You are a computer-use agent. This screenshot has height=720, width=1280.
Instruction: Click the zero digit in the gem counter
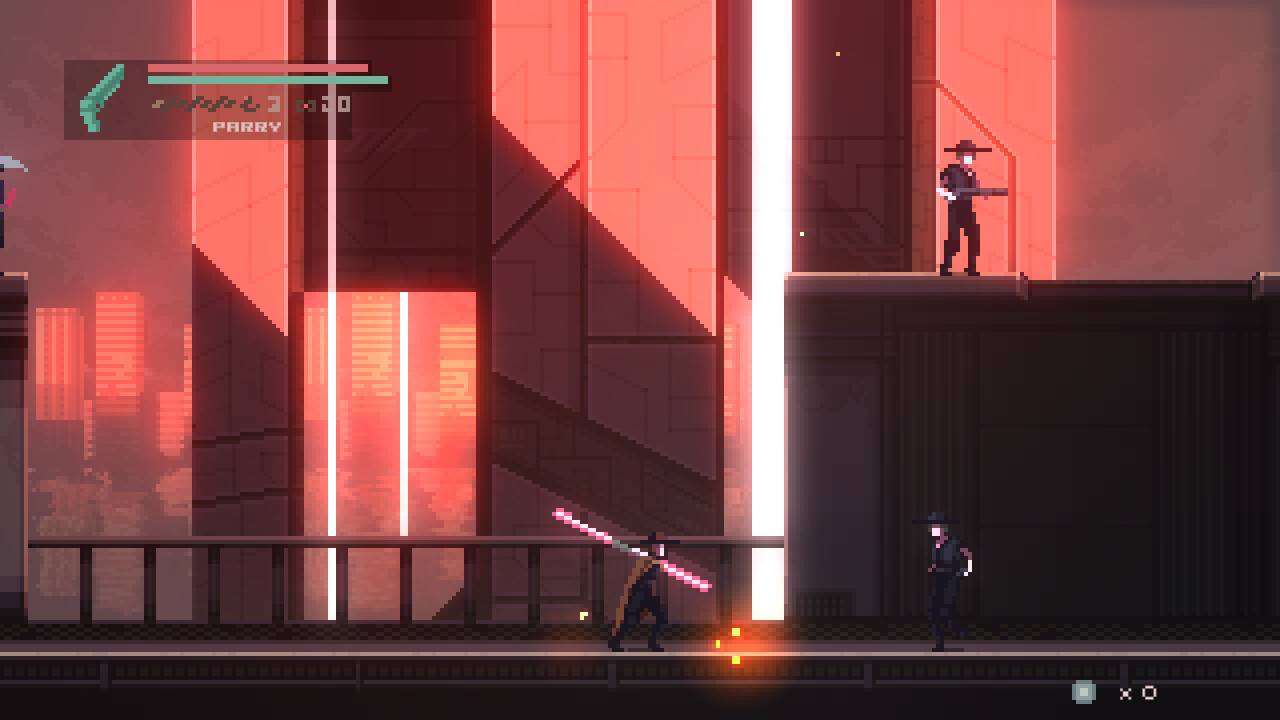pyautogui.click(x=1149, y=693)
